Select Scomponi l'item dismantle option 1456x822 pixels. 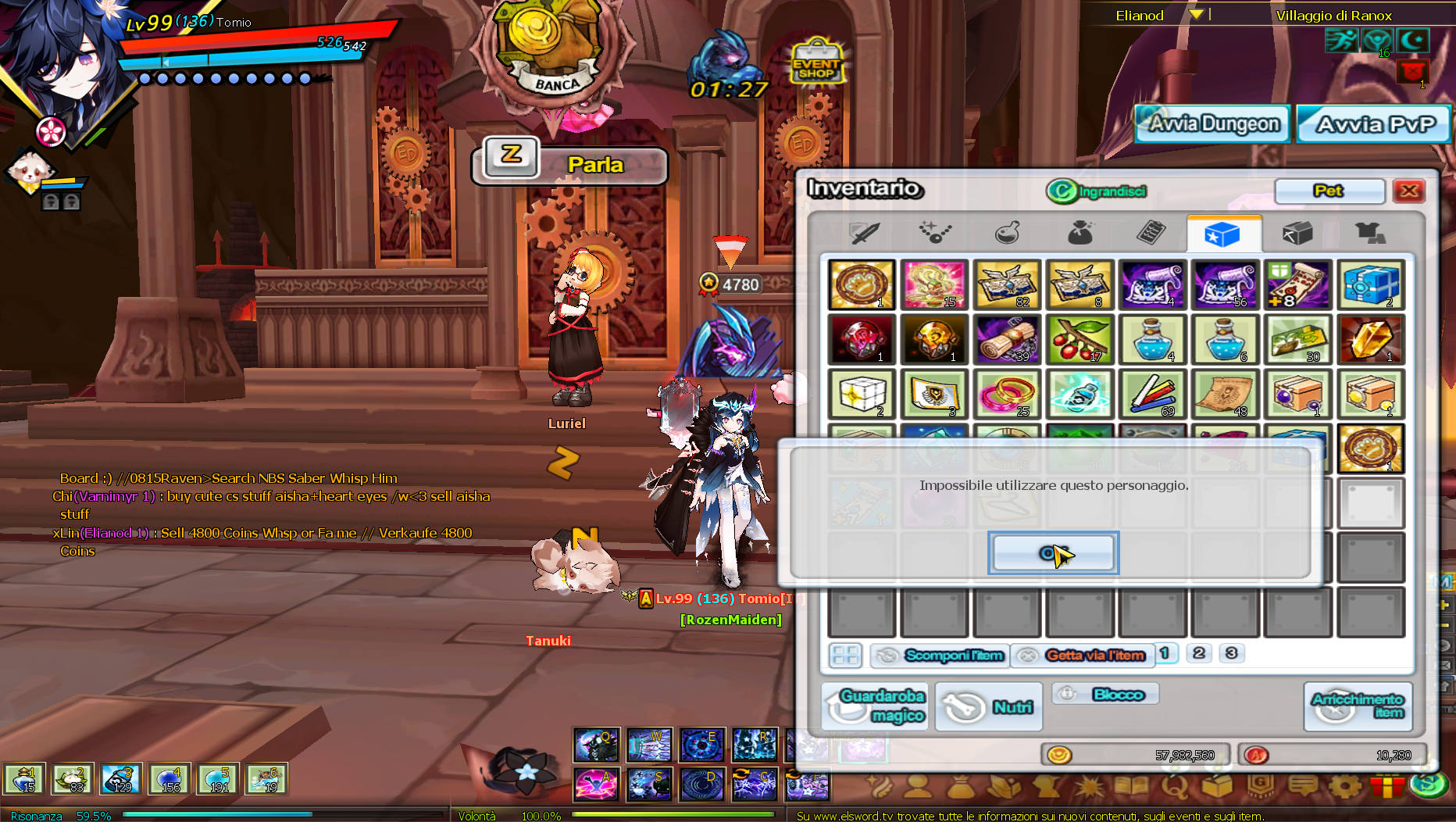940,655
